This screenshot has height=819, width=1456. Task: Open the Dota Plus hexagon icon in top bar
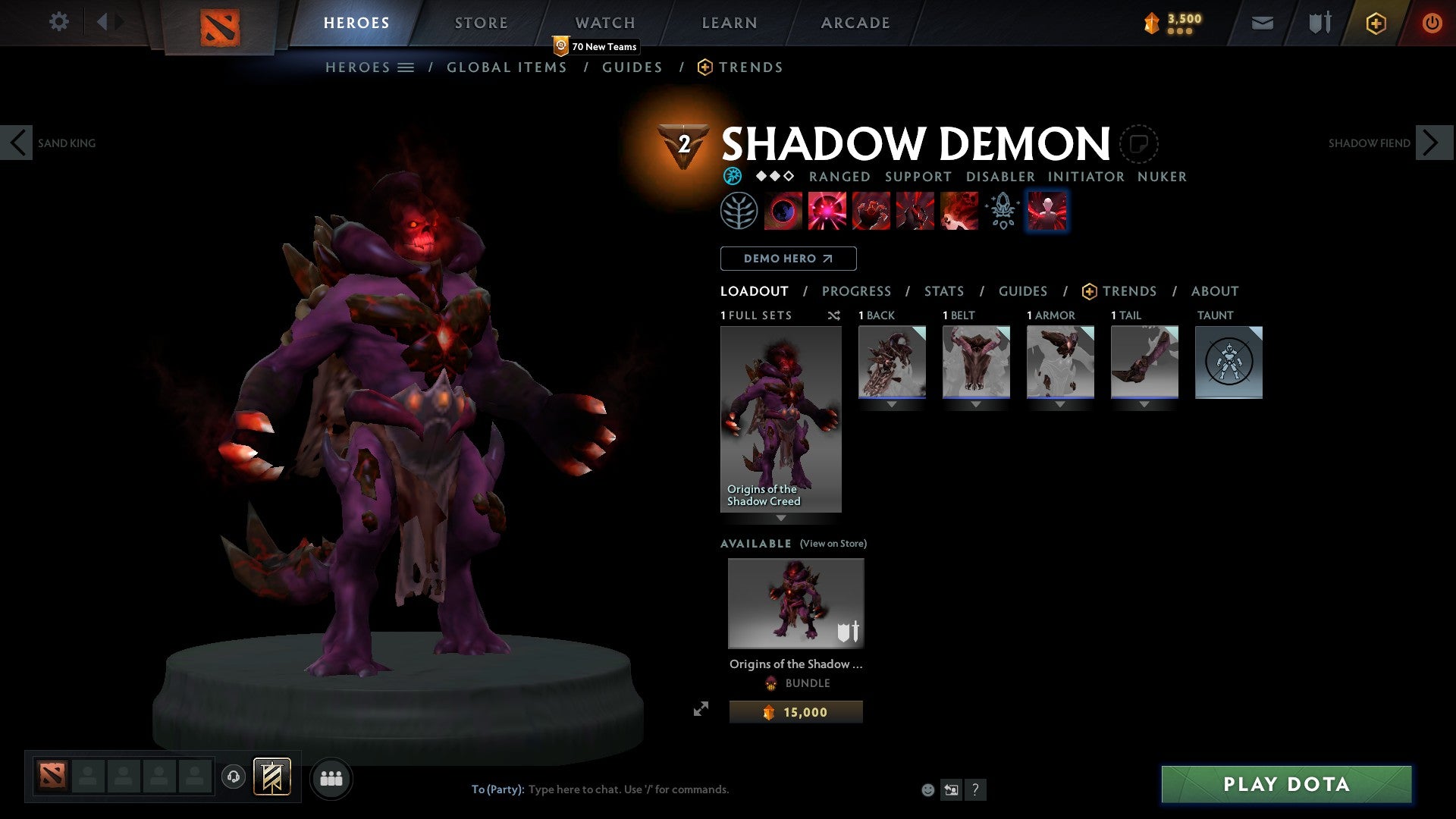click(x=1375, y=23)
